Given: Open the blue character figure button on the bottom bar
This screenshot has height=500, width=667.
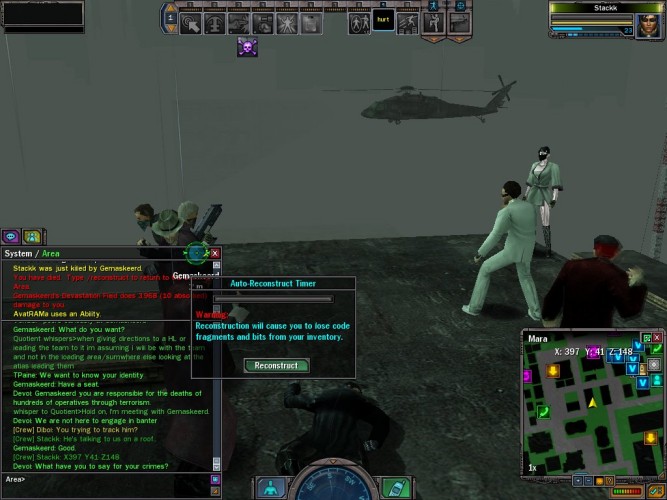Looking at the screenshot, I should coord(270,488).
